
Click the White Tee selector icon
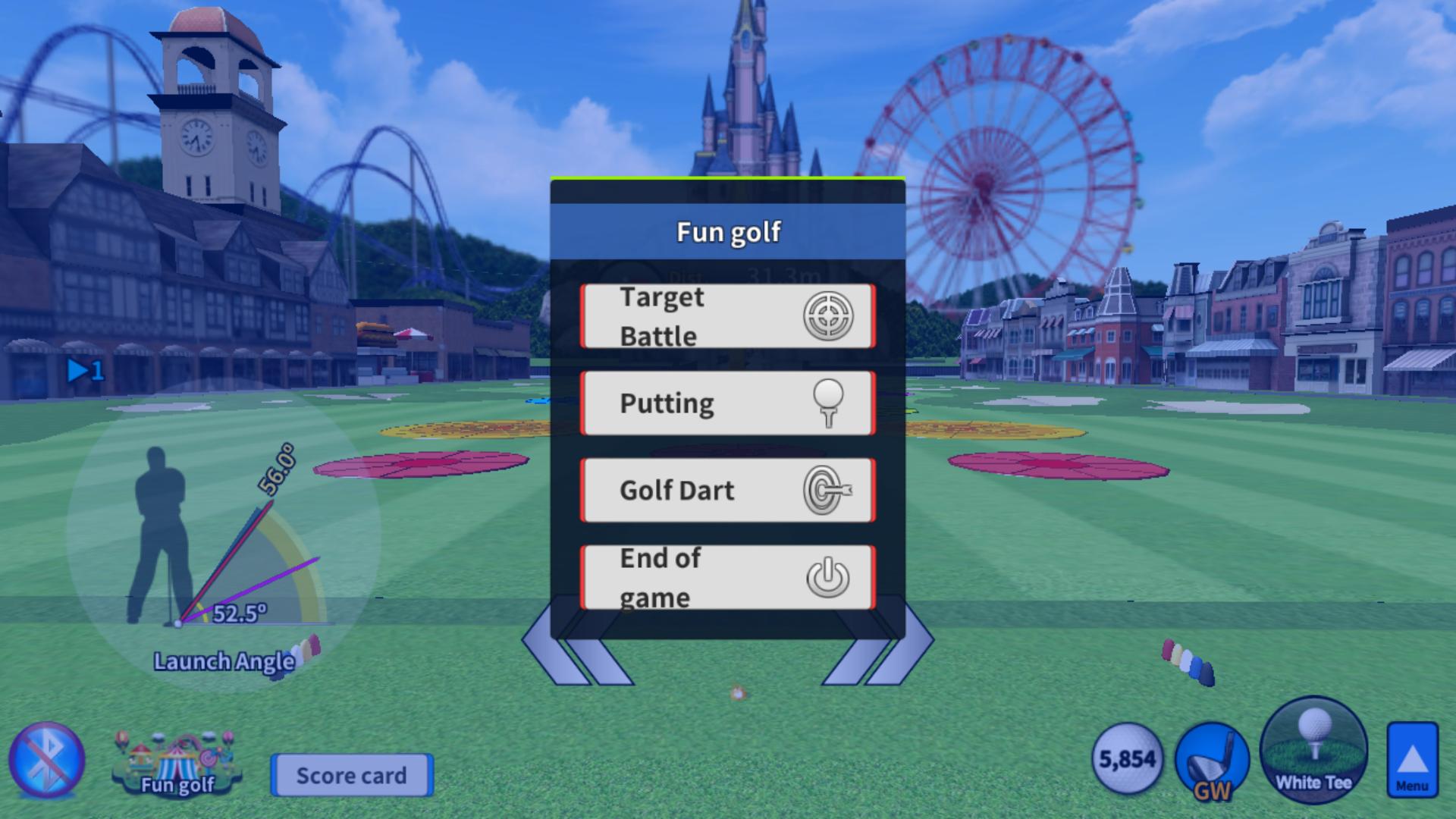(x=1312, y=758)
